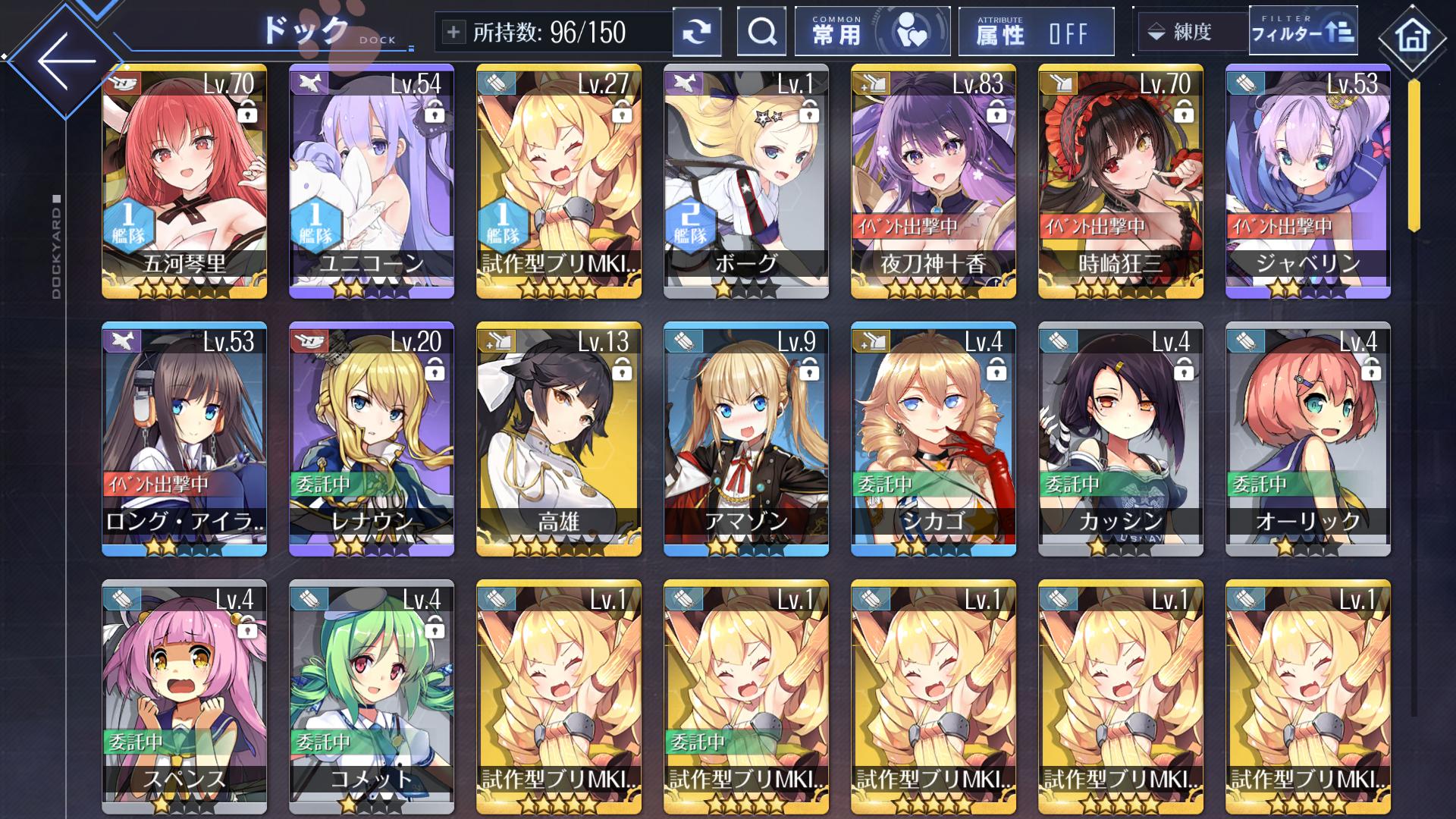Select the コメット ship card
This screenshot has height=819, width=1456.
[372, 696]
